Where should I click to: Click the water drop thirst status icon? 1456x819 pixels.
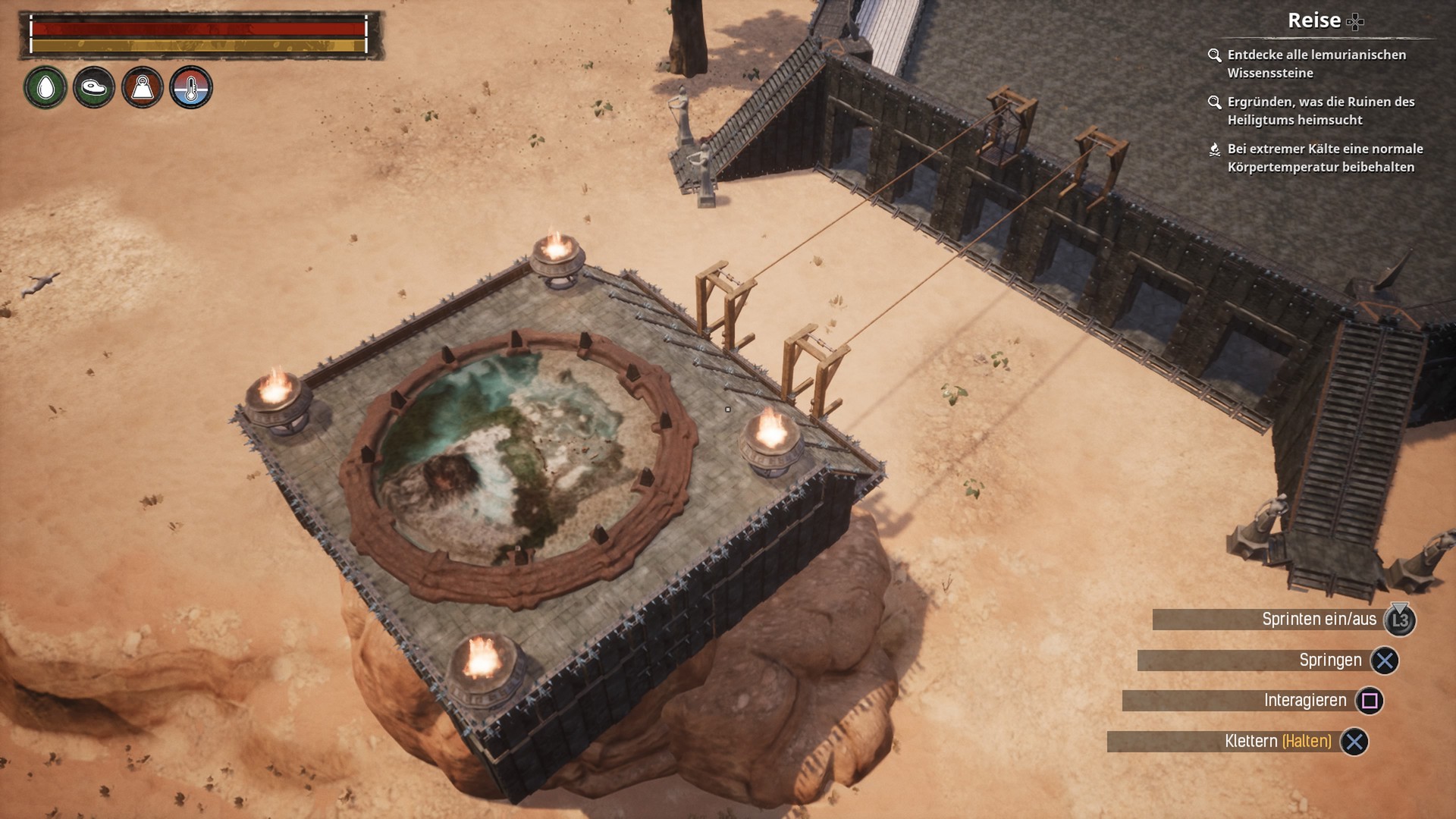pos(45,88)
